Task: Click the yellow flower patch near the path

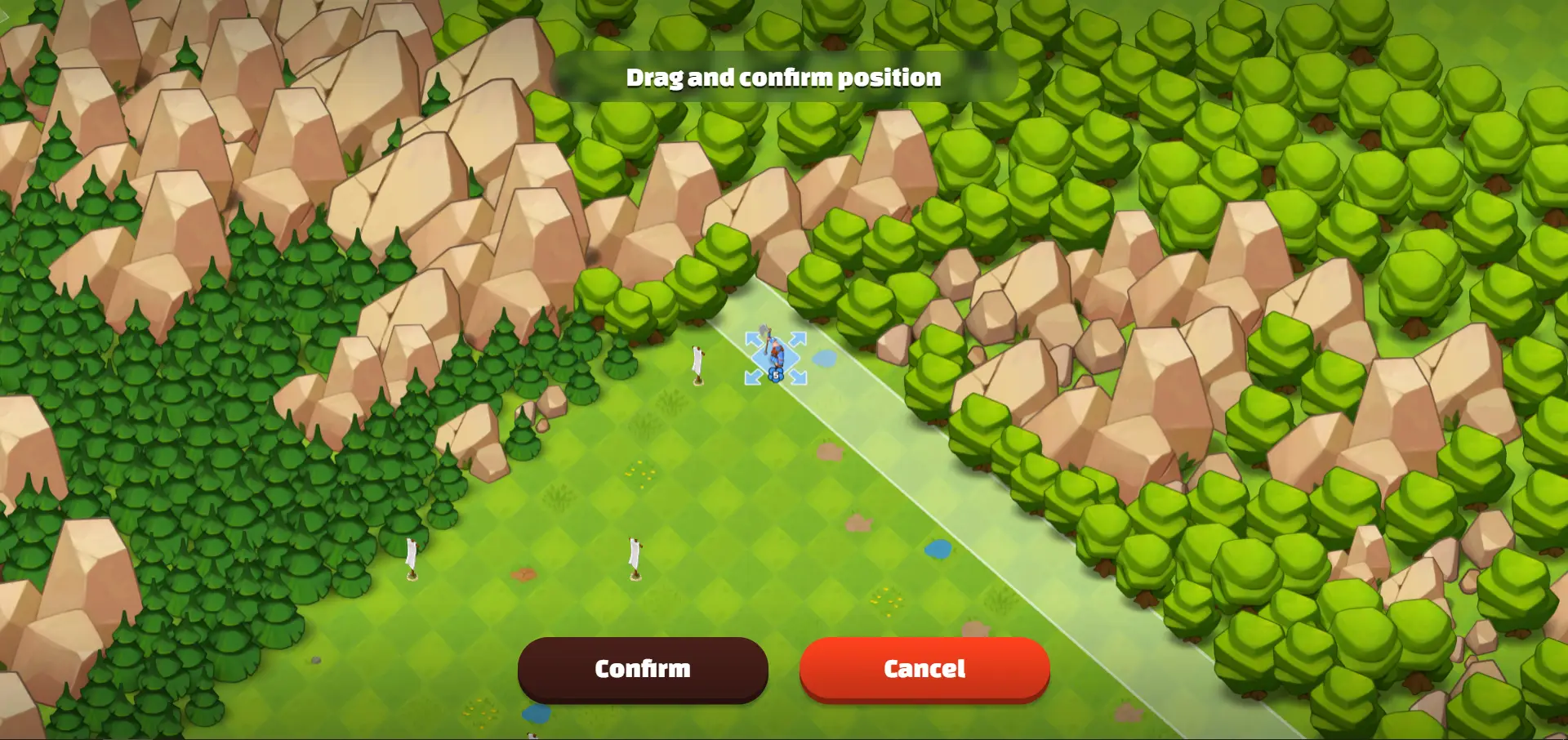Action: coord(885,598)
